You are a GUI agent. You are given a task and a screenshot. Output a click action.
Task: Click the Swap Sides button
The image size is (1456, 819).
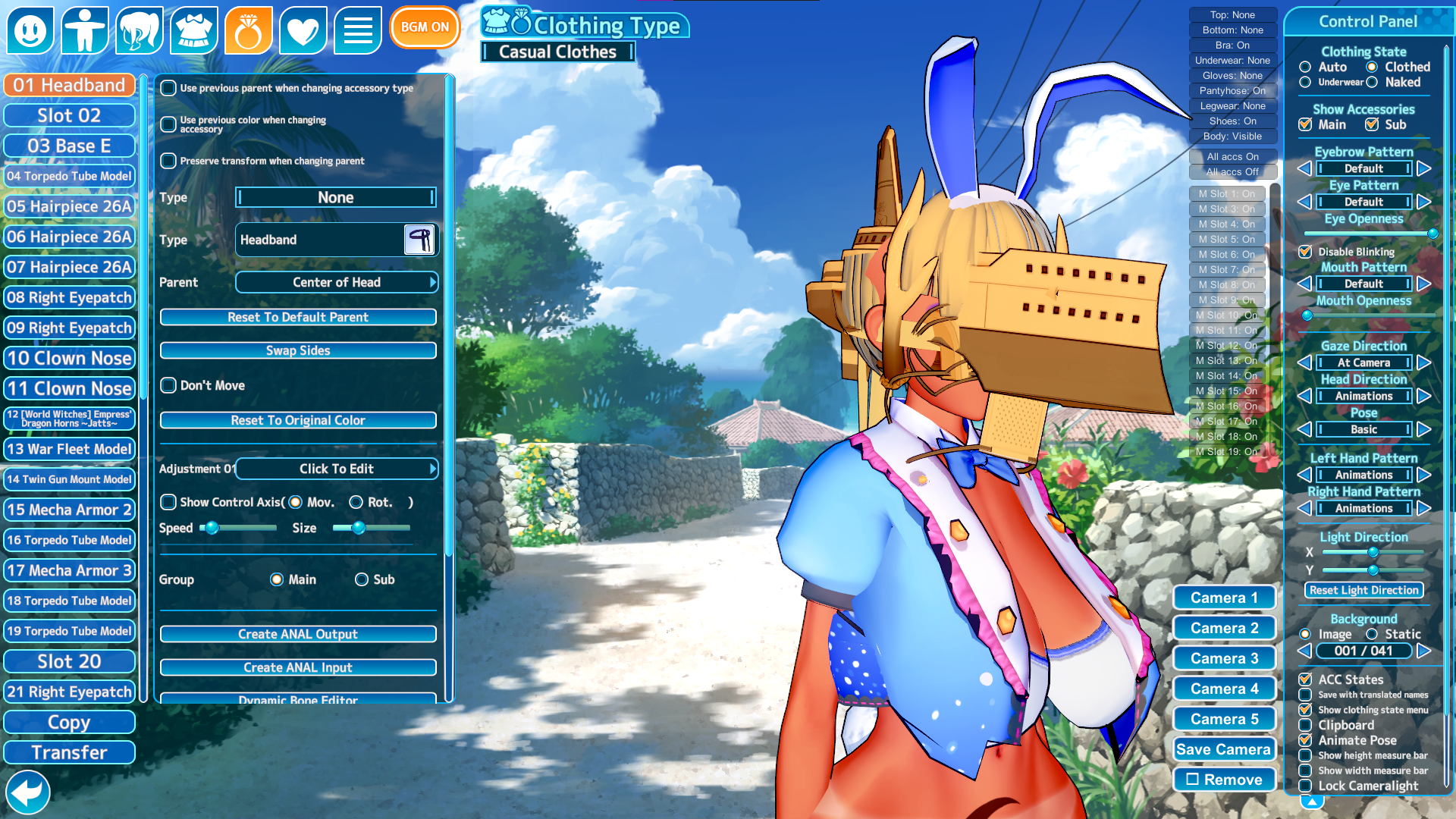pyautogui.click(x=298, y=350)
